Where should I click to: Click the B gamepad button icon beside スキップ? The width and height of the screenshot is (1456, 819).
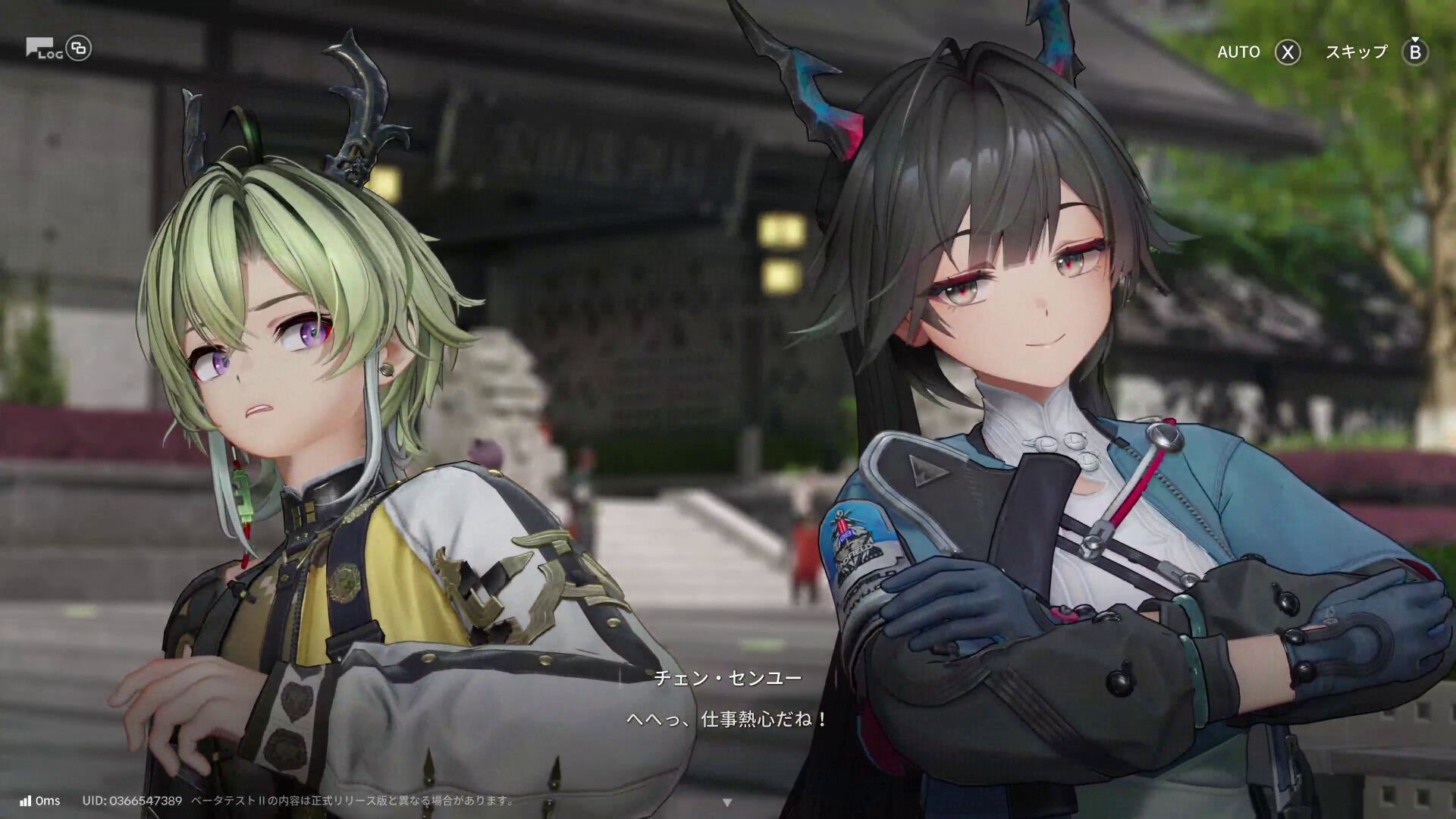[x=1415, y=52]
